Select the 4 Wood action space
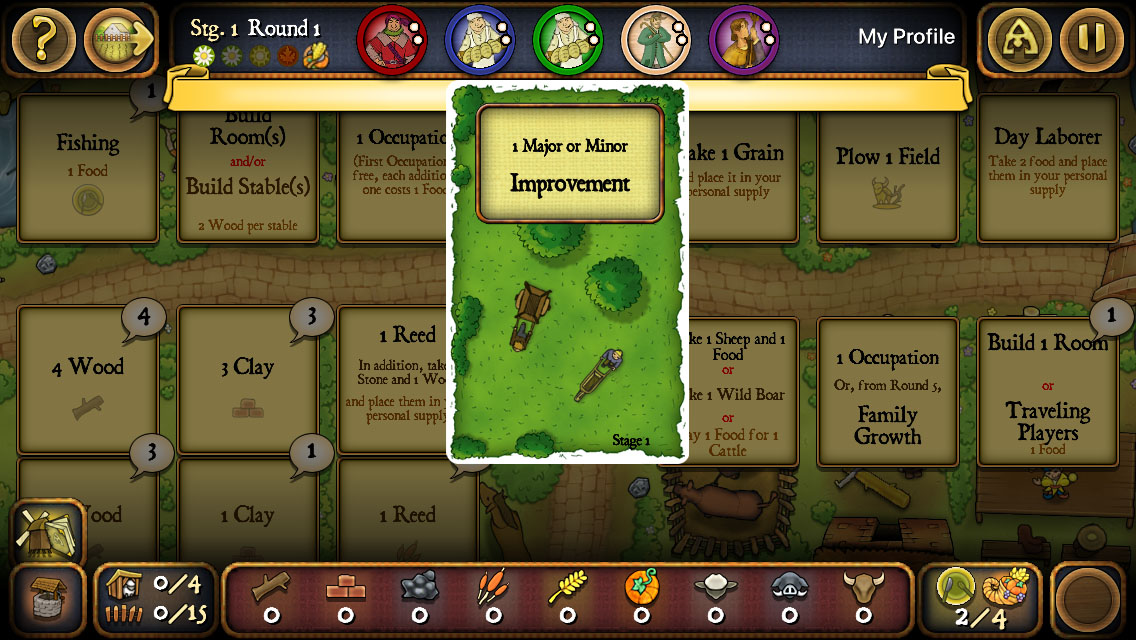The image size is (1136, 640). (88, 380)
